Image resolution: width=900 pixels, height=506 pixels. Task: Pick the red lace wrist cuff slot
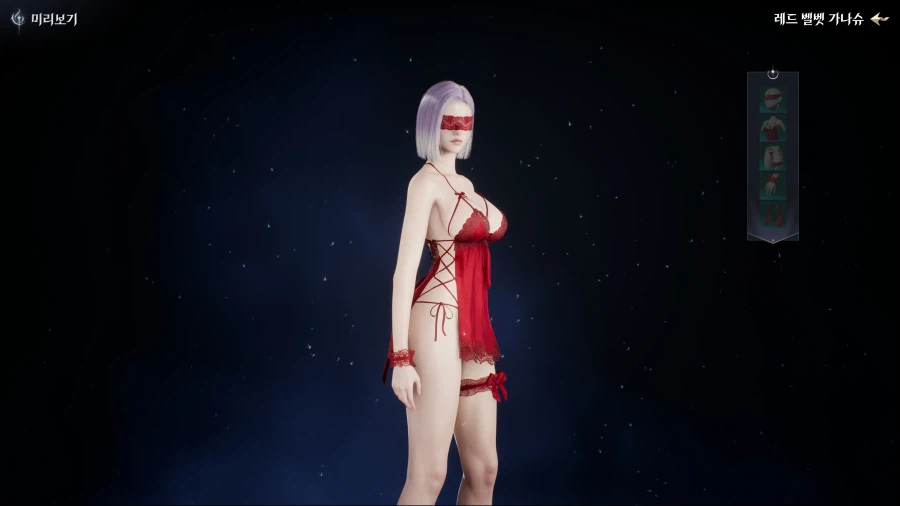[772, 186]
